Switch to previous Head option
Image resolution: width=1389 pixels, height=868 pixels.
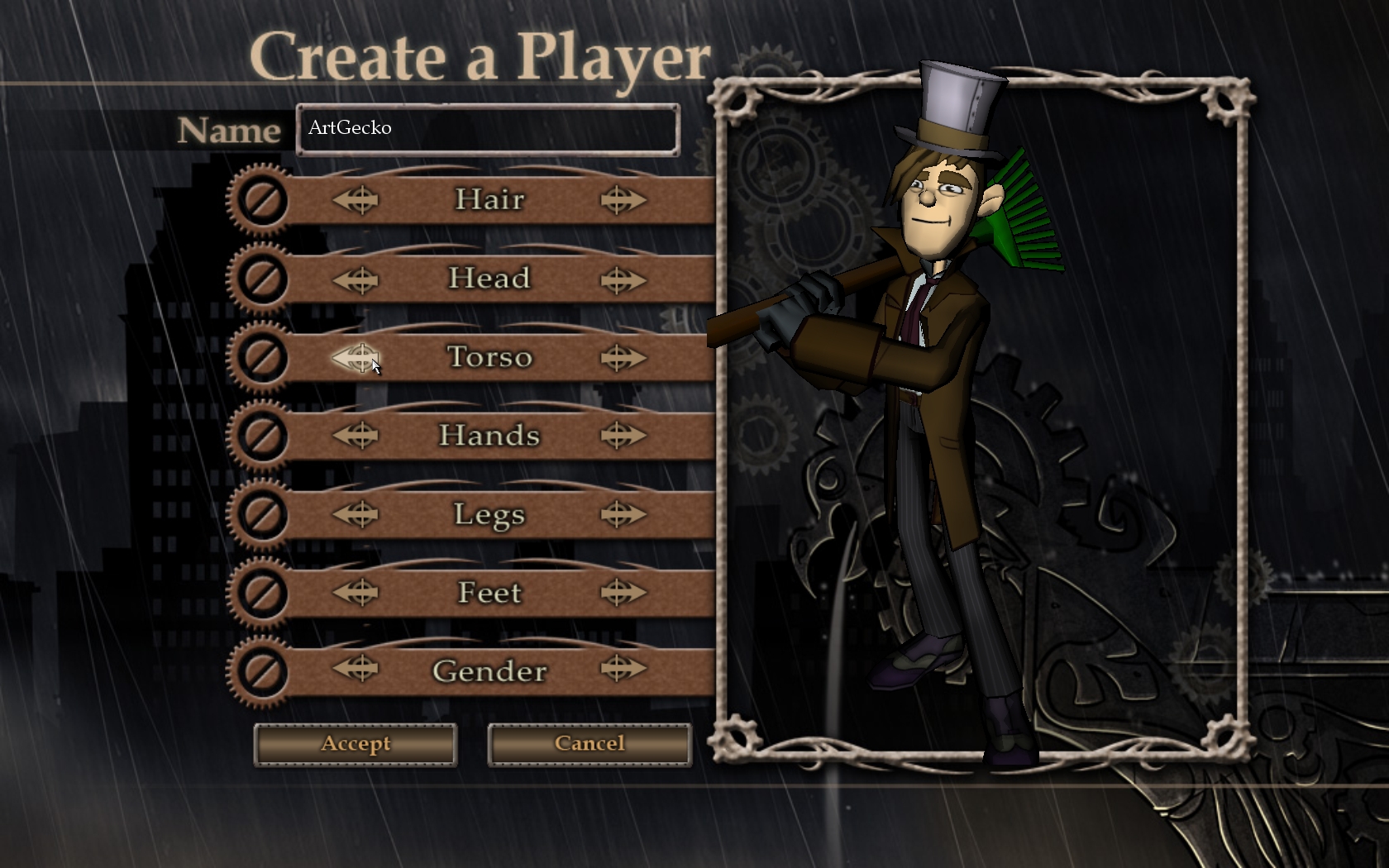pos(356,280)
